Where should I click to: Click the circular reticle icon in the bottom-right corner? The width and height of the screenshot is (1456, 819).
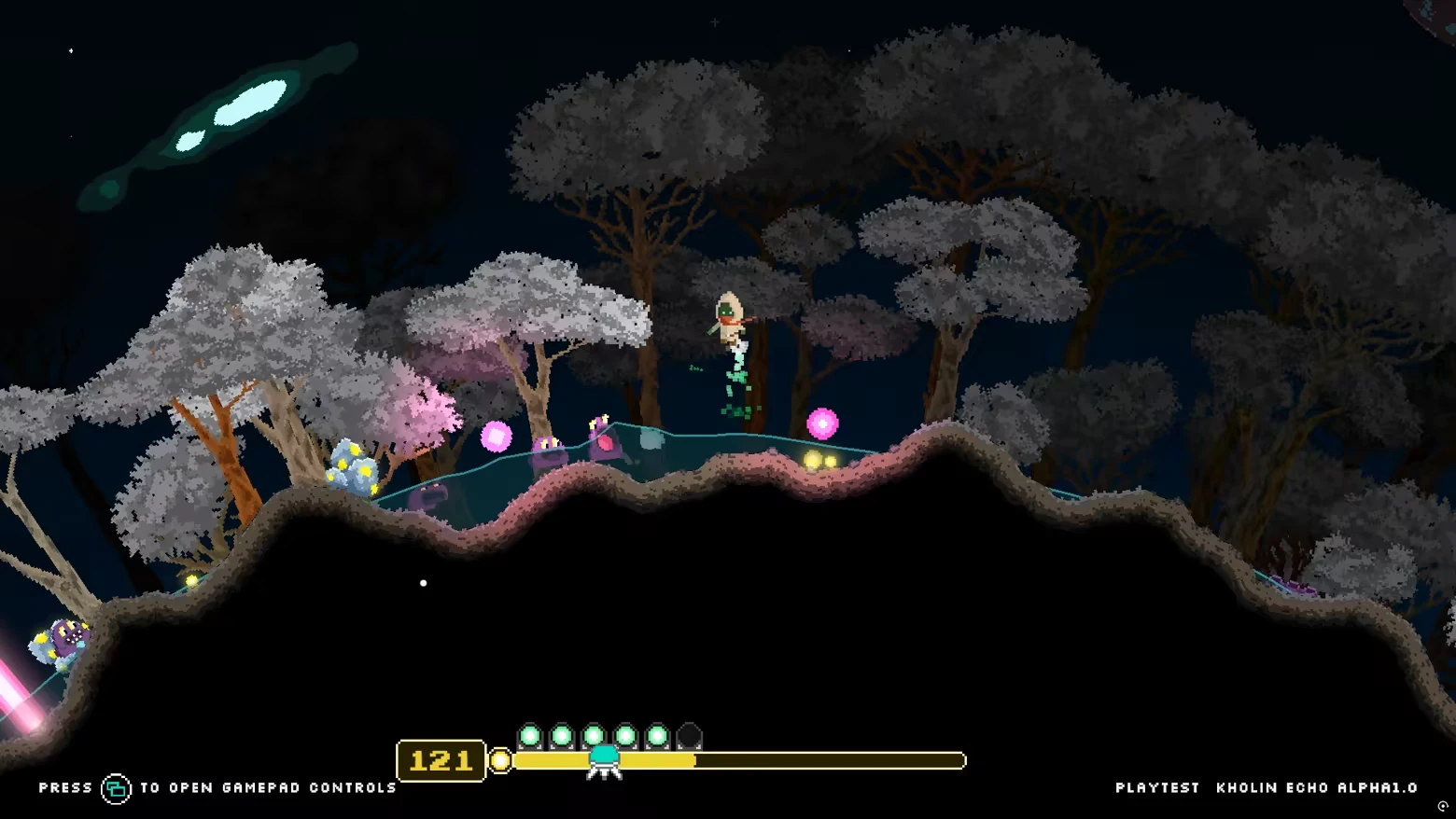click(1442, 808)
